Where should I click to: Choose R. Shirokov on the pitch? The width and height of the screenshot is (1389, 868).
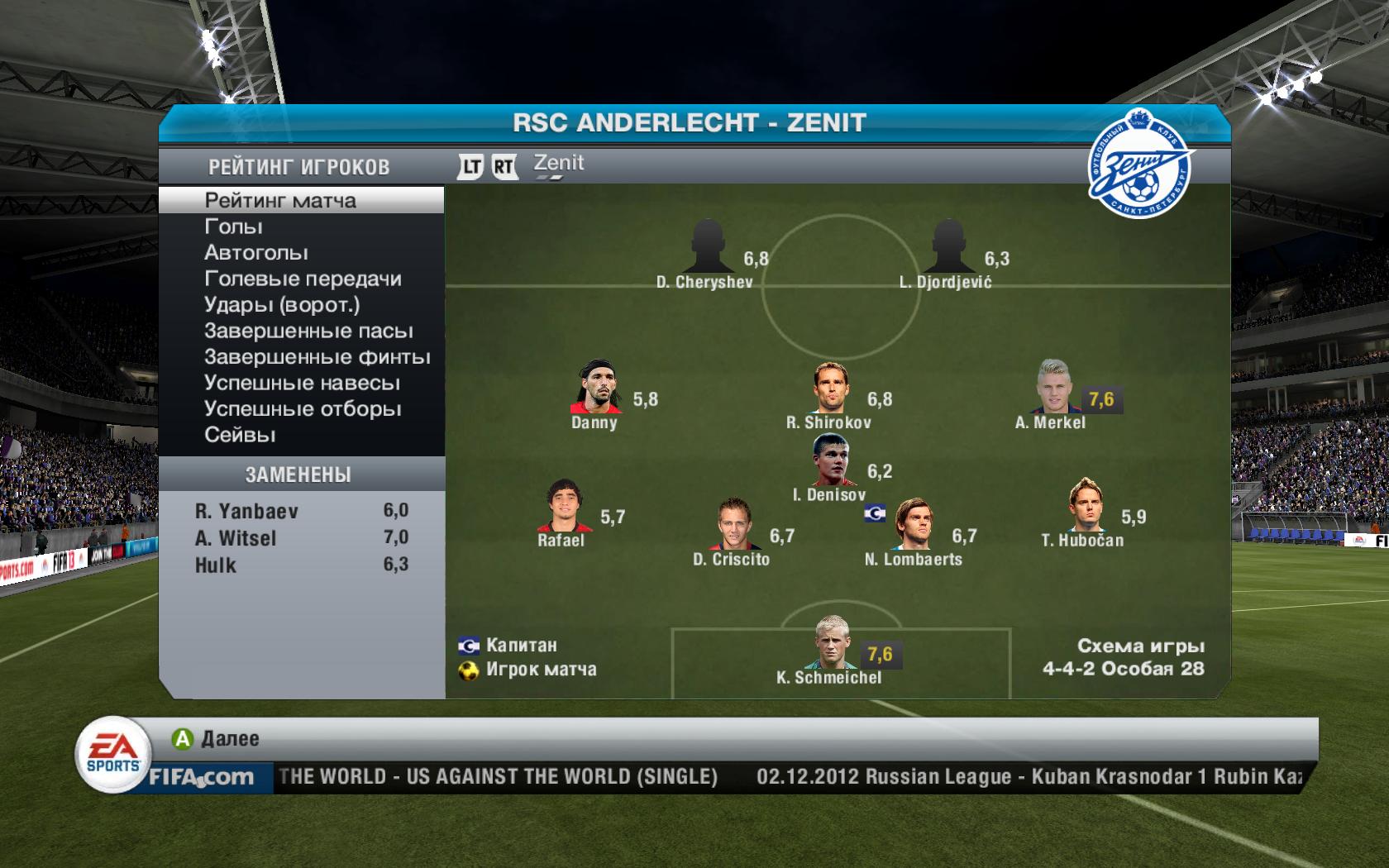831,388
